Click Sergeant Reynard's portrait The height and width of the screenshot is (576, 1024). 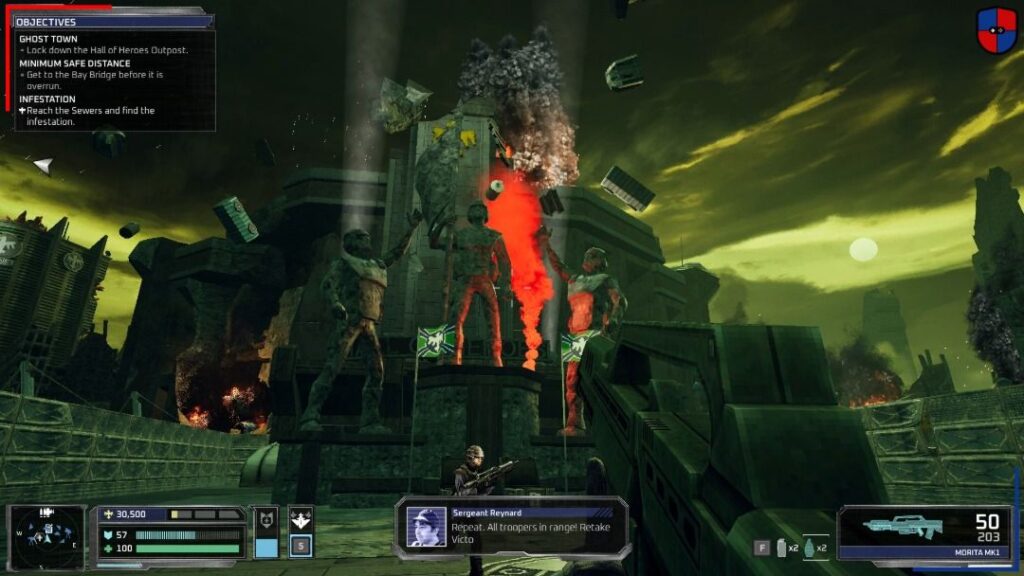point(426,527)
